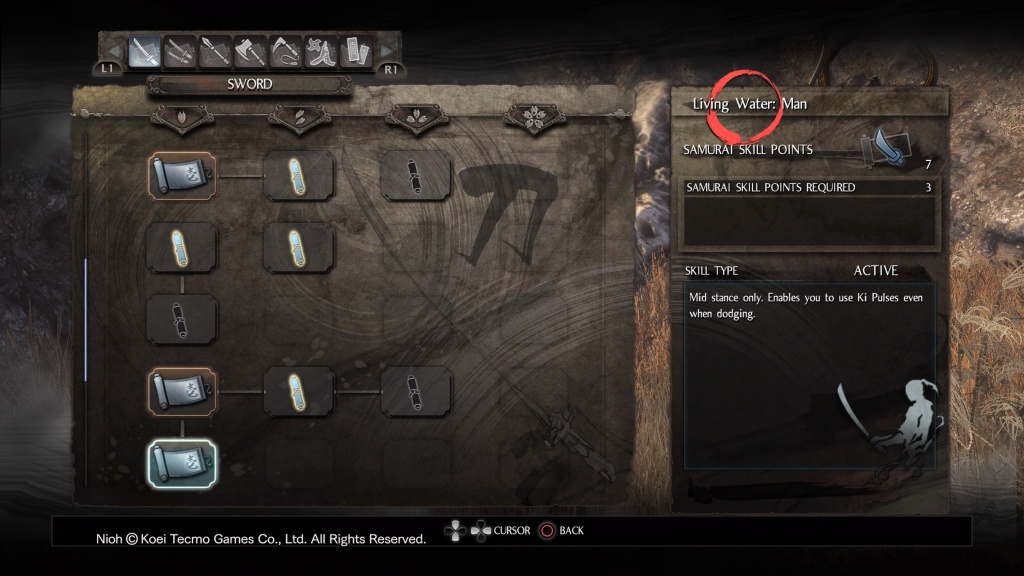1024x576 pixels.
Task: Switch to the Axe skill tab
Action: tap(250, 49)
